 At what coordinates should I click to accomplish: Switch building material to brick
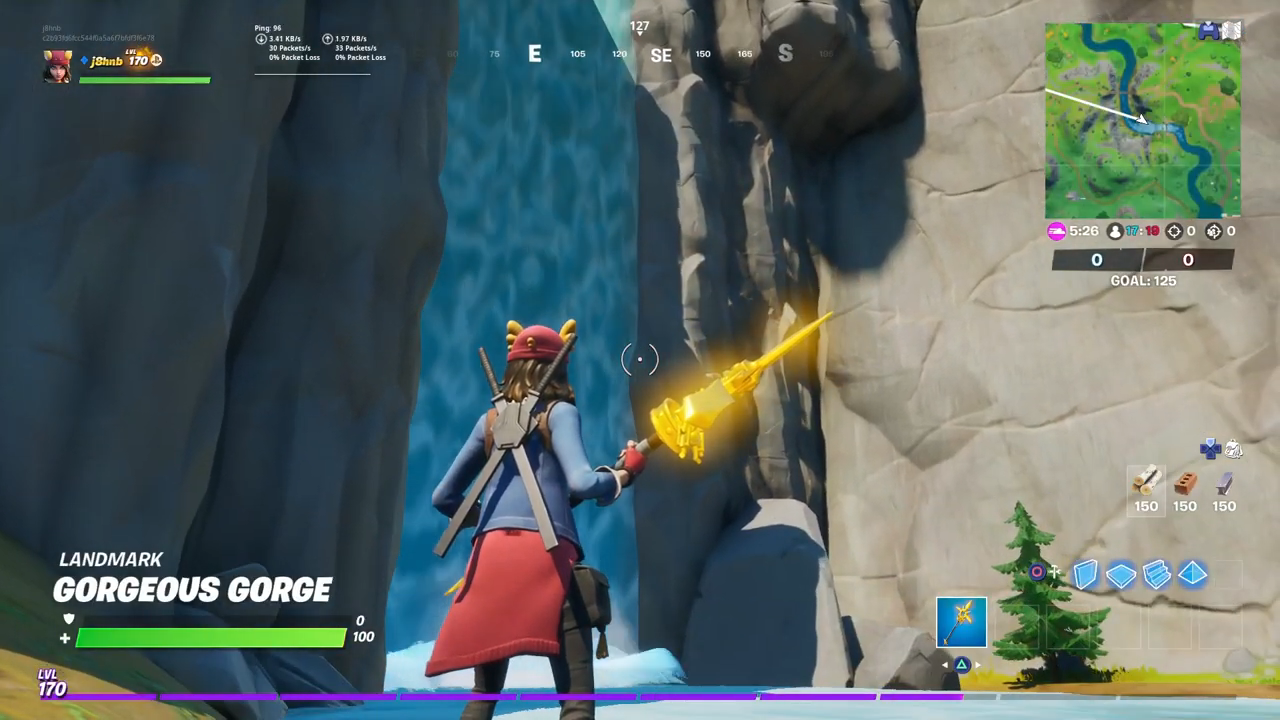coord(1185,483)
